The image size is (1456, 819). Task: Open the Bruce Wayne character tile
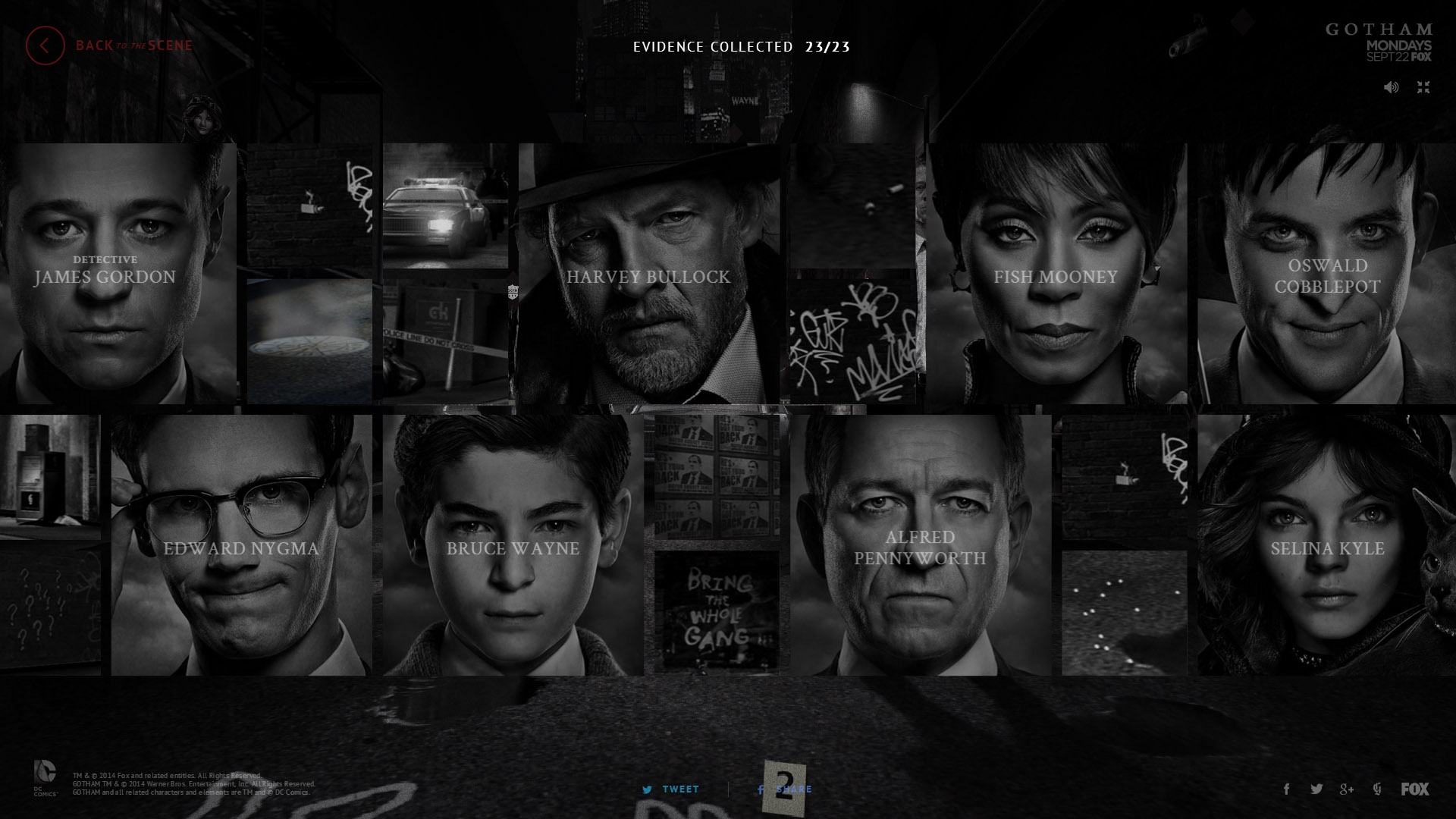pyautogui.click(x=513, y=544)
